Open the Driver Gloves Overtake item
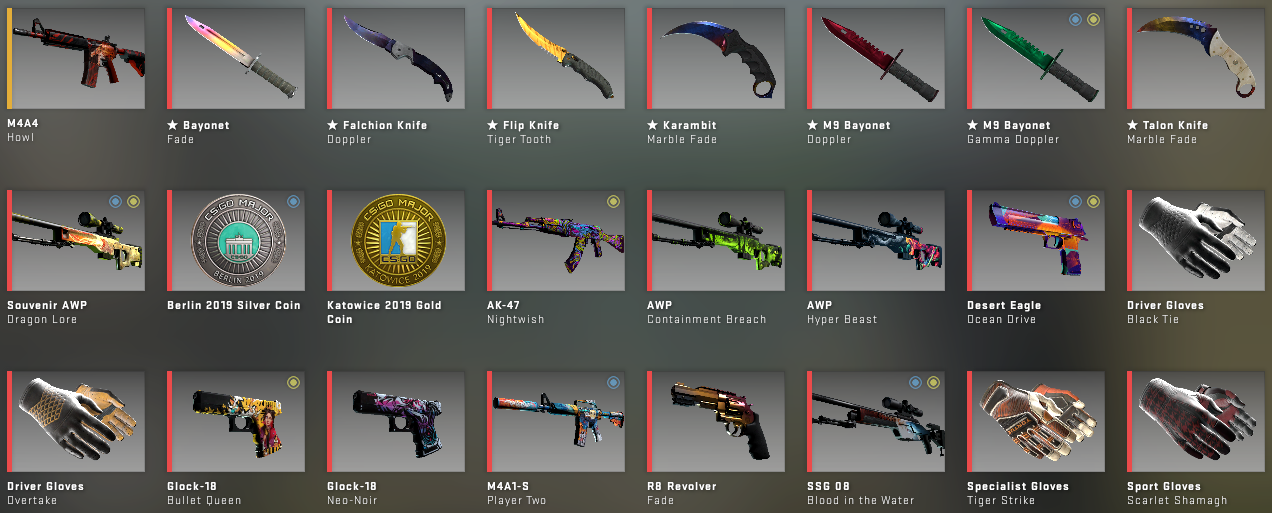The image size is (1272, 513). (76, 421)
